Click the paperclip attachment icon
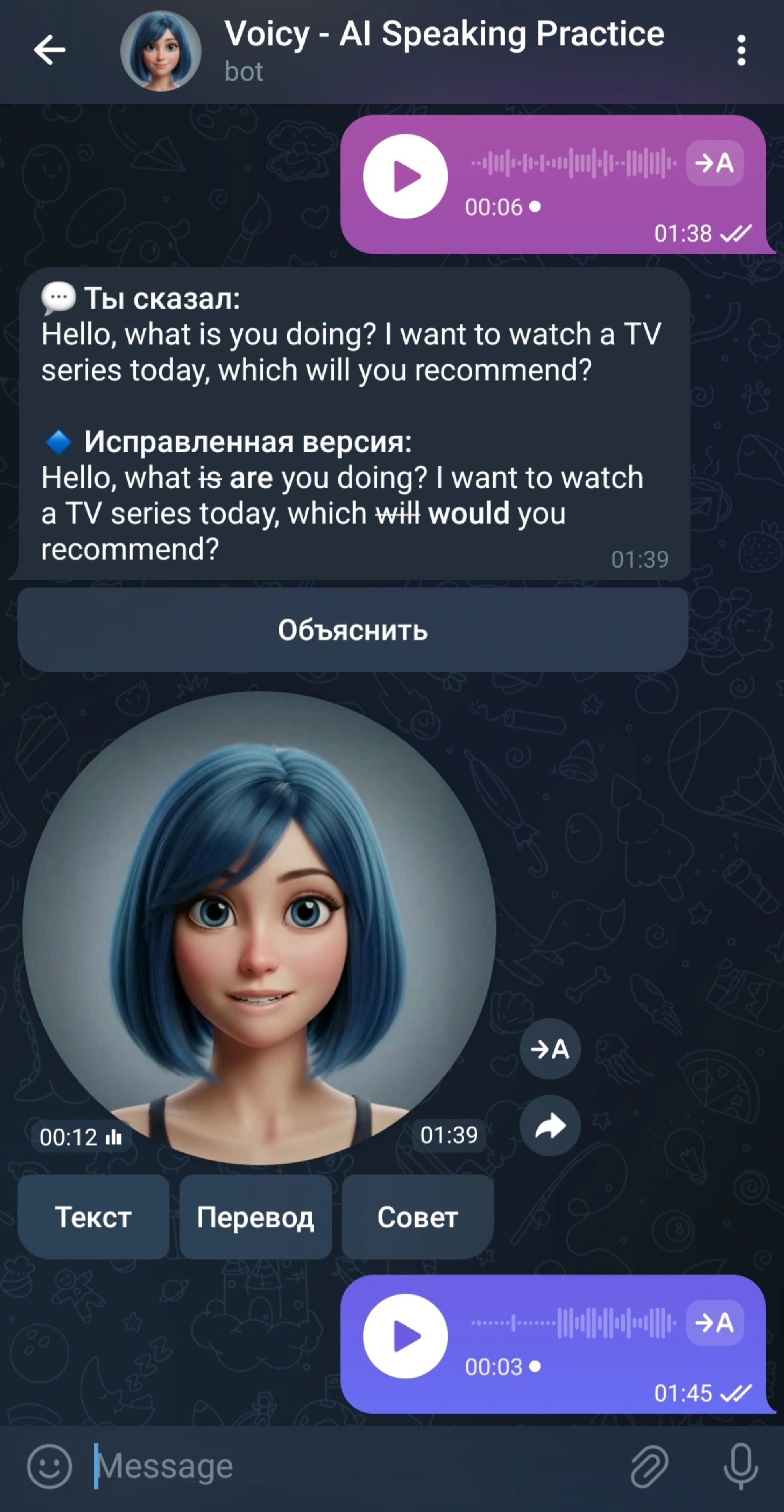This screenshot has height=1512, width=784. 649,1464
